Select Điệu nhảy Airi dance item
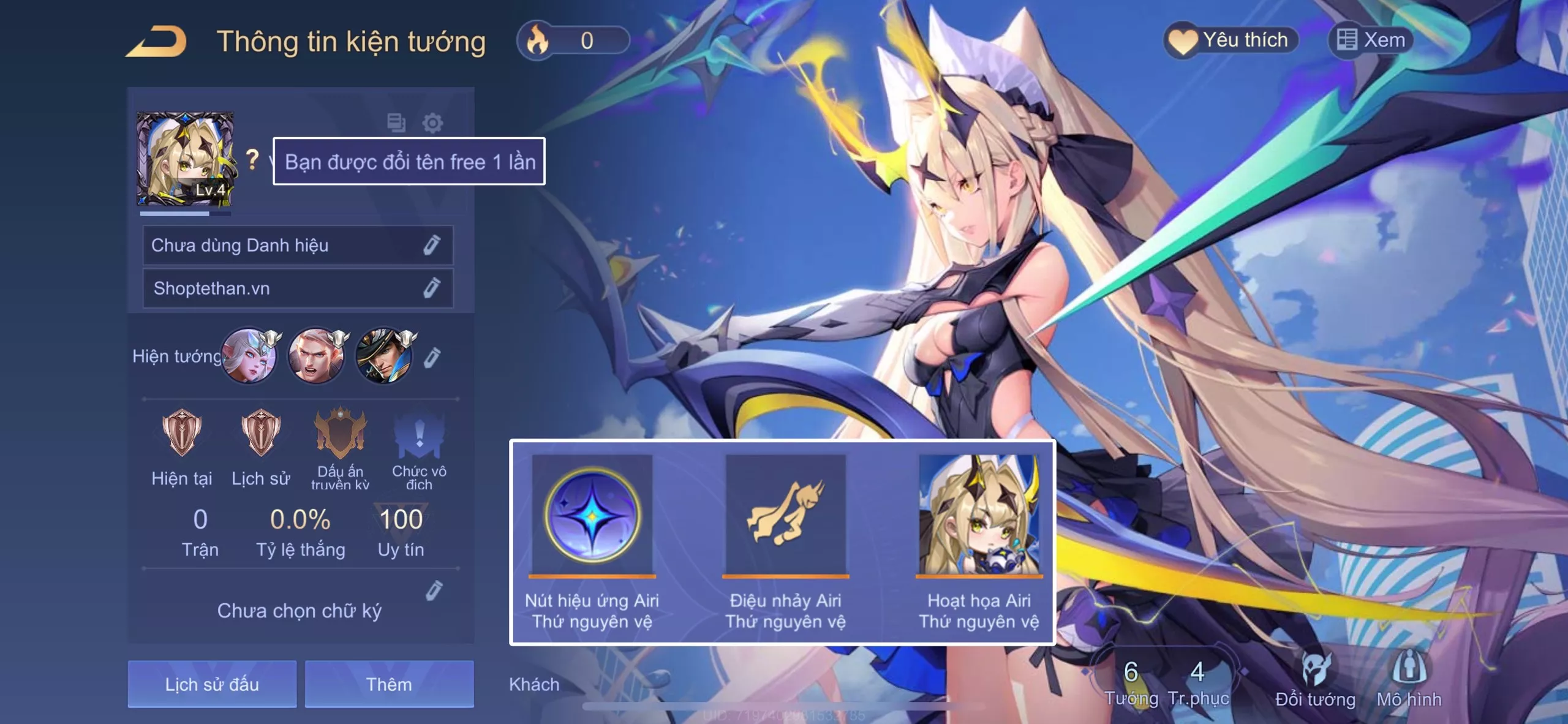This screenshot has width=1568, height=724. pyautogui.click(x=785, y=516)
